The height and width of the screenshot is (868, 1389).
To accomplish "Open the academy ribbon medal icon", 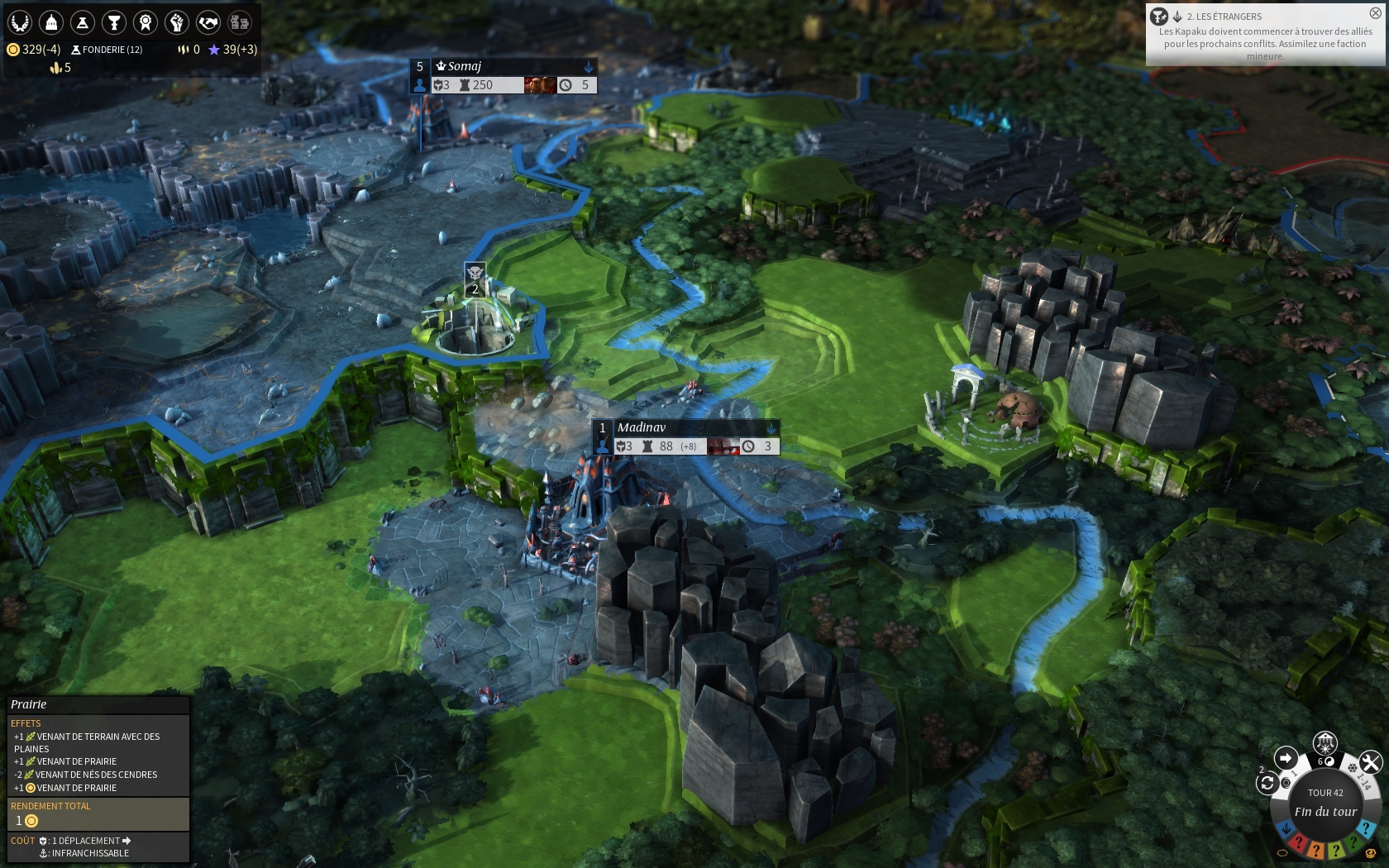I will [146, 21].
